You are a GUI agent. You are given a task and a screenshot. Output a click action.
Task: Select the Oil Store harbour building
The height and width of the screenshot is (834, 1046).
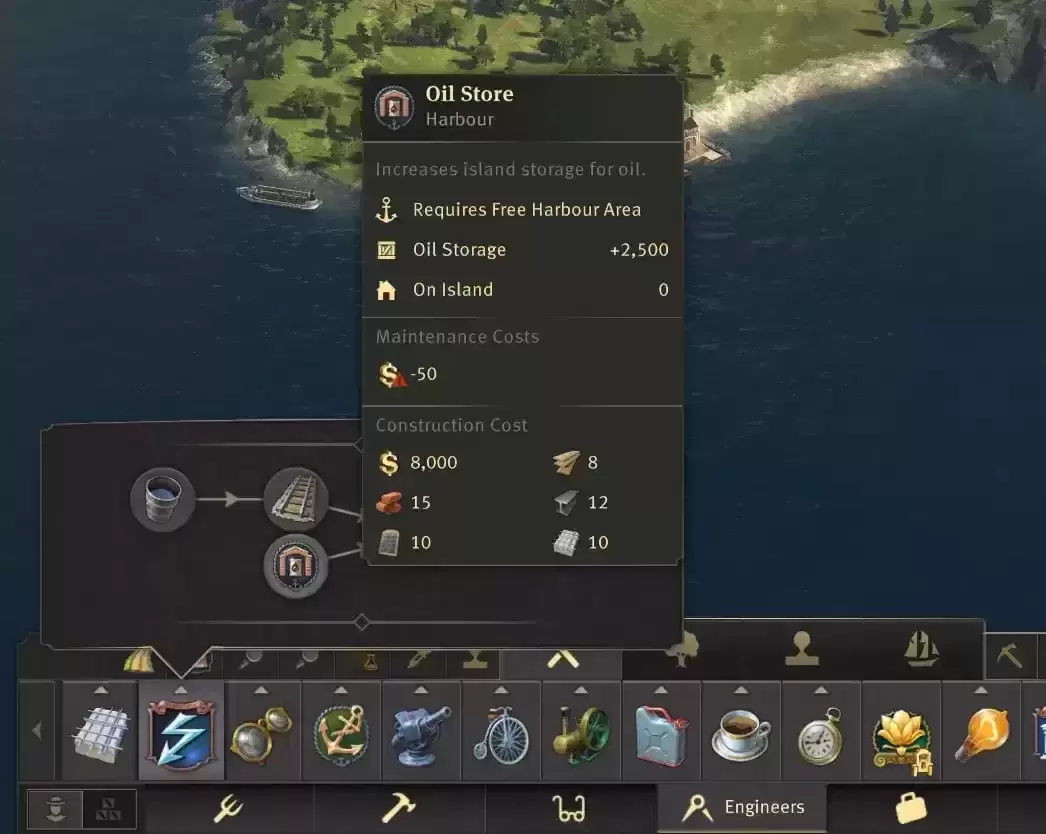point(296,566)
